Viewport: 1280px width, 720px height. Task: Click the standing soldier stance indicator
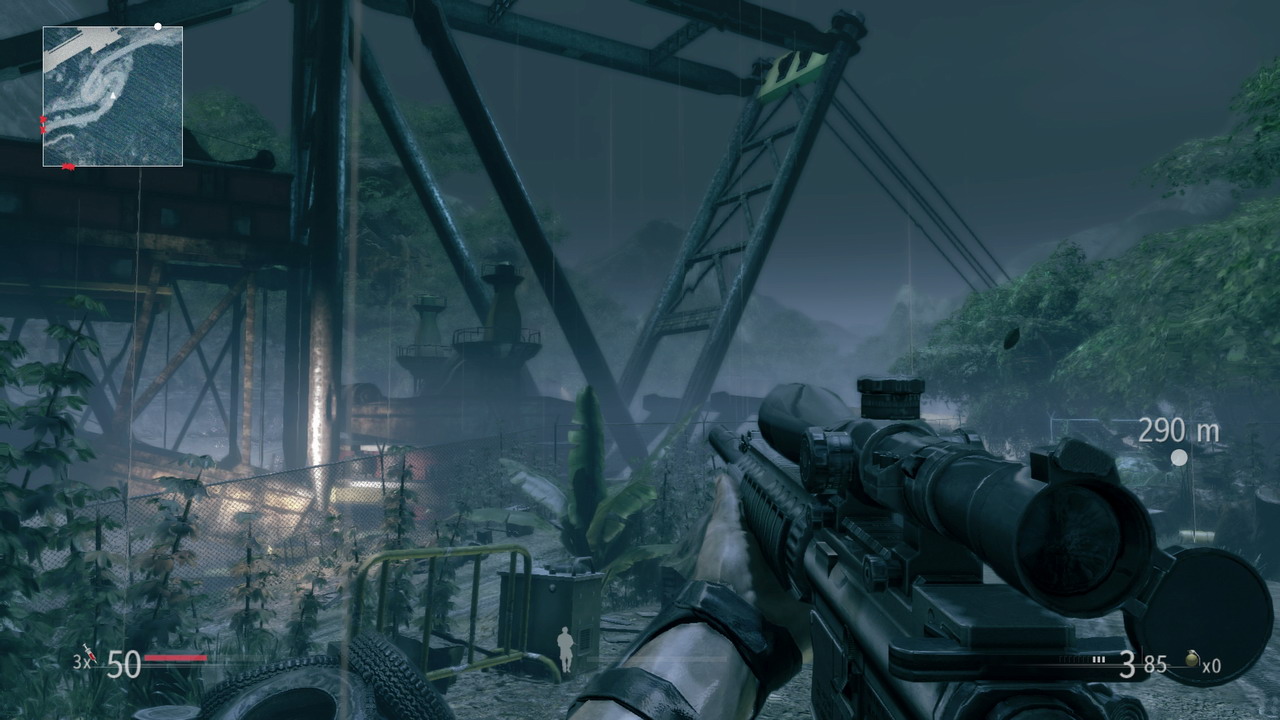566,649
